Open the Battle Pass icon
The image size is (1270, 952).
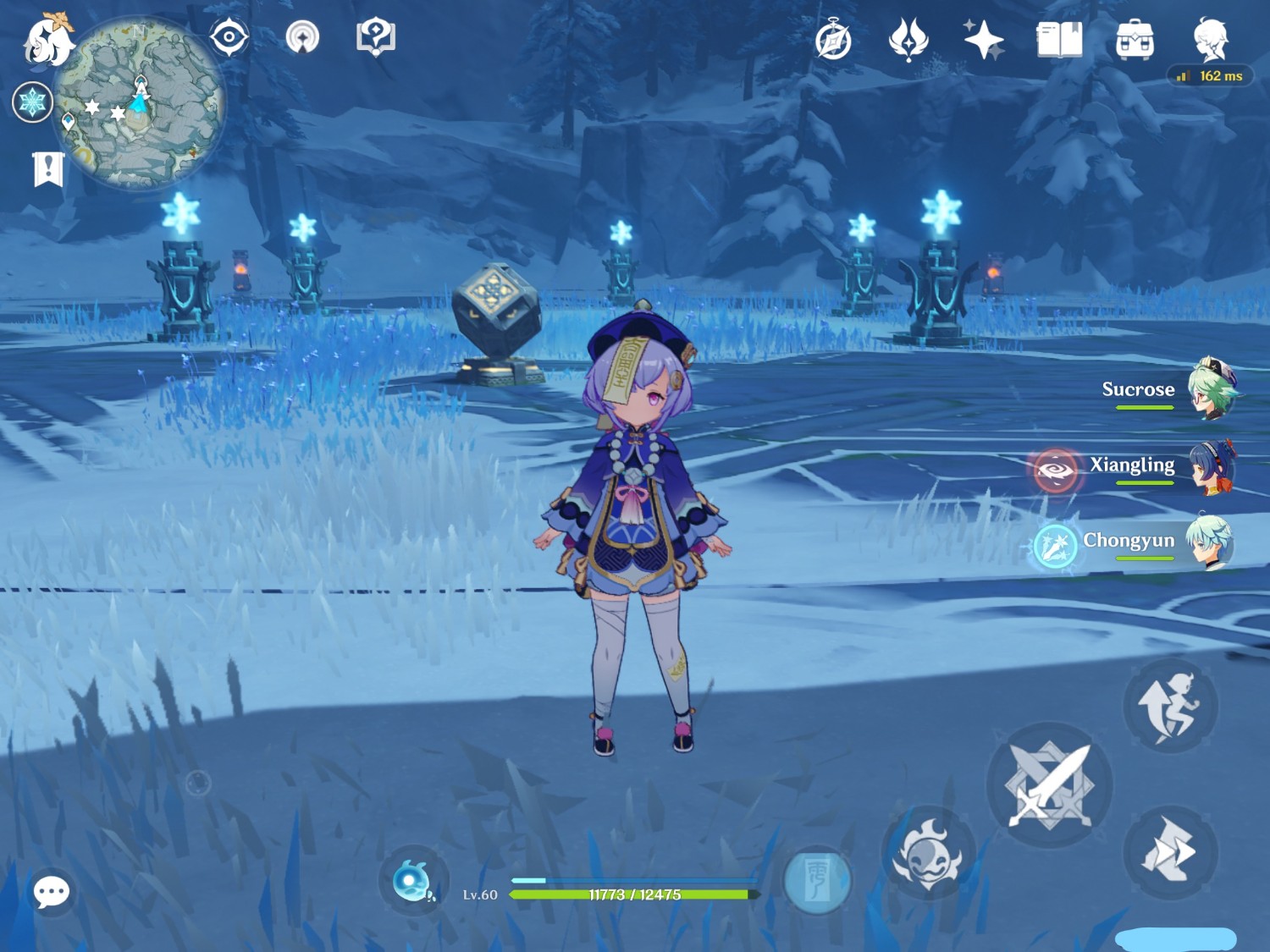pyautogui.click(x=908, y=40)
